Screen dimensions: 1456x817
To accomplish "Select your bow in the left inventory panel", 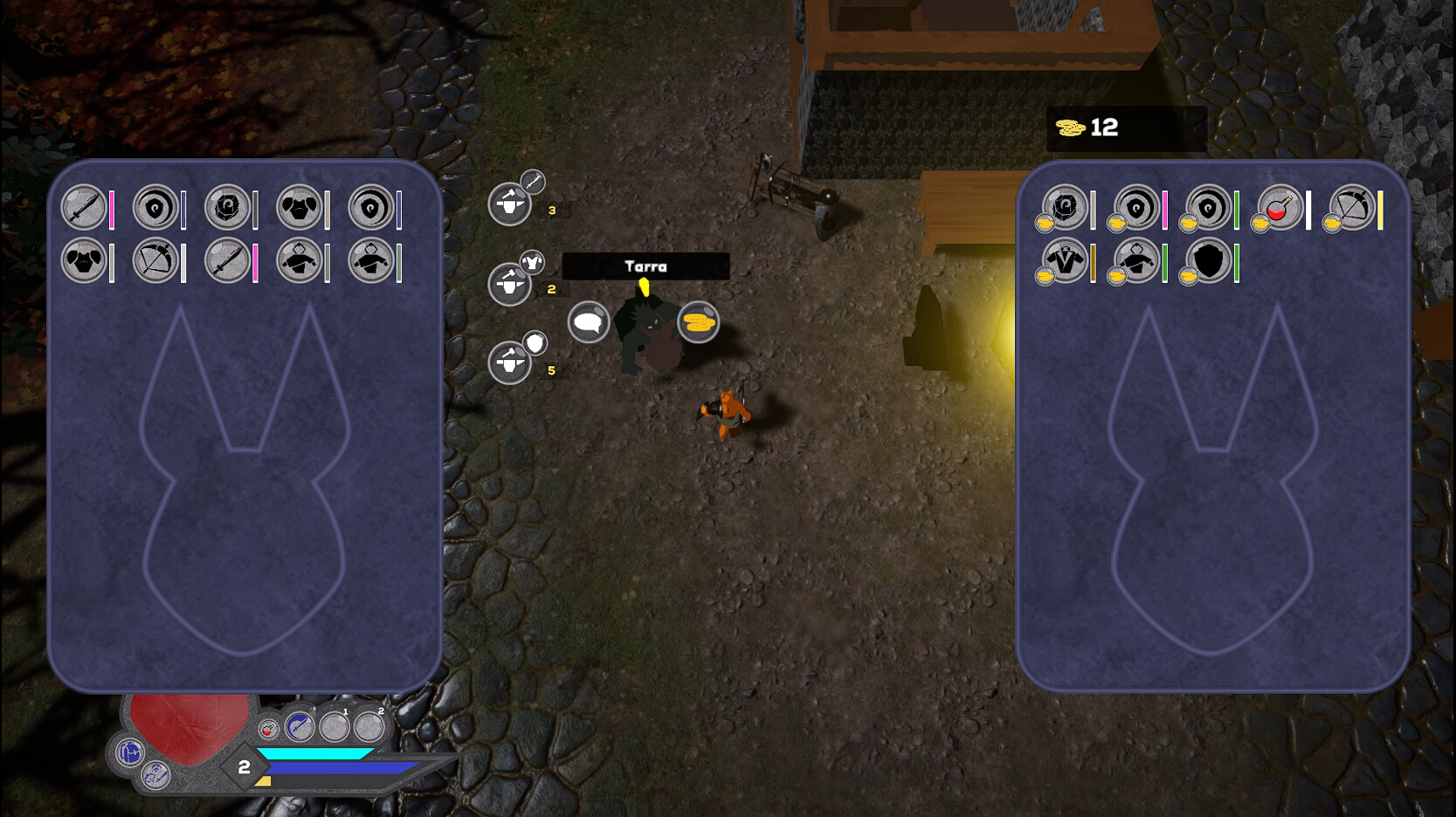I will click(155, 261).
